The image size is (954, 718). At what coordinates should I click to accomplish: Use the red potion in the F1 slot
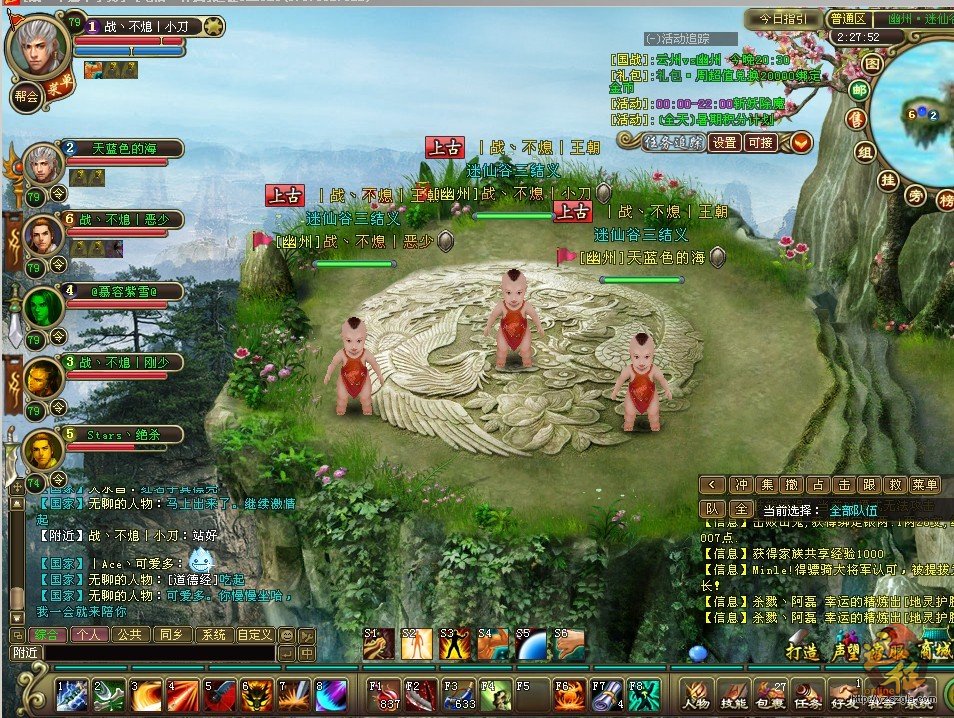[x=385, y=694]
